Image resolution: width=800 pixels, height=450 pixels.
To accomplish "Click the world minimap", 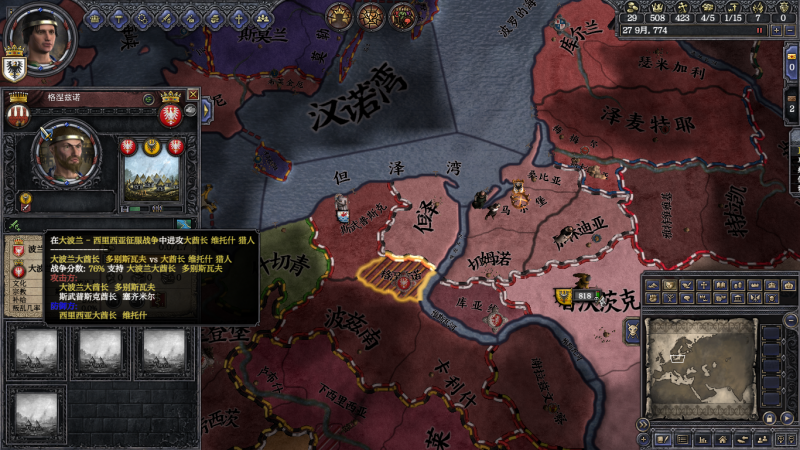I will (699, 367).
